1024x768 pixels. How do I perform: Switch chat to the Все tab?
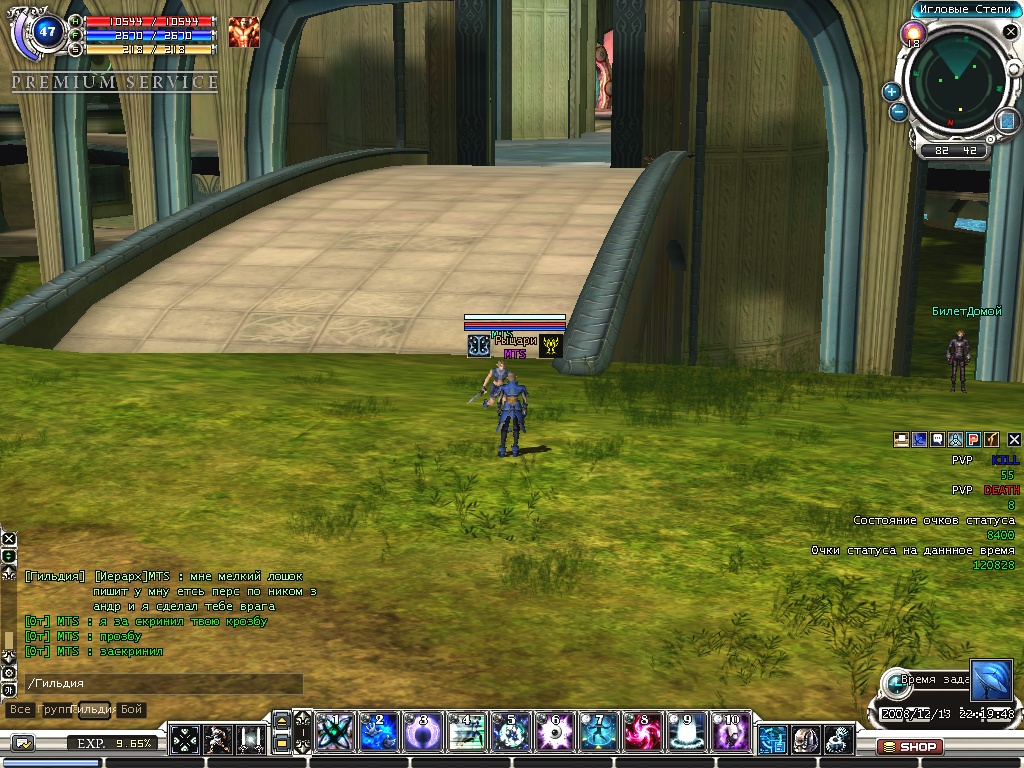coord(19,709)
